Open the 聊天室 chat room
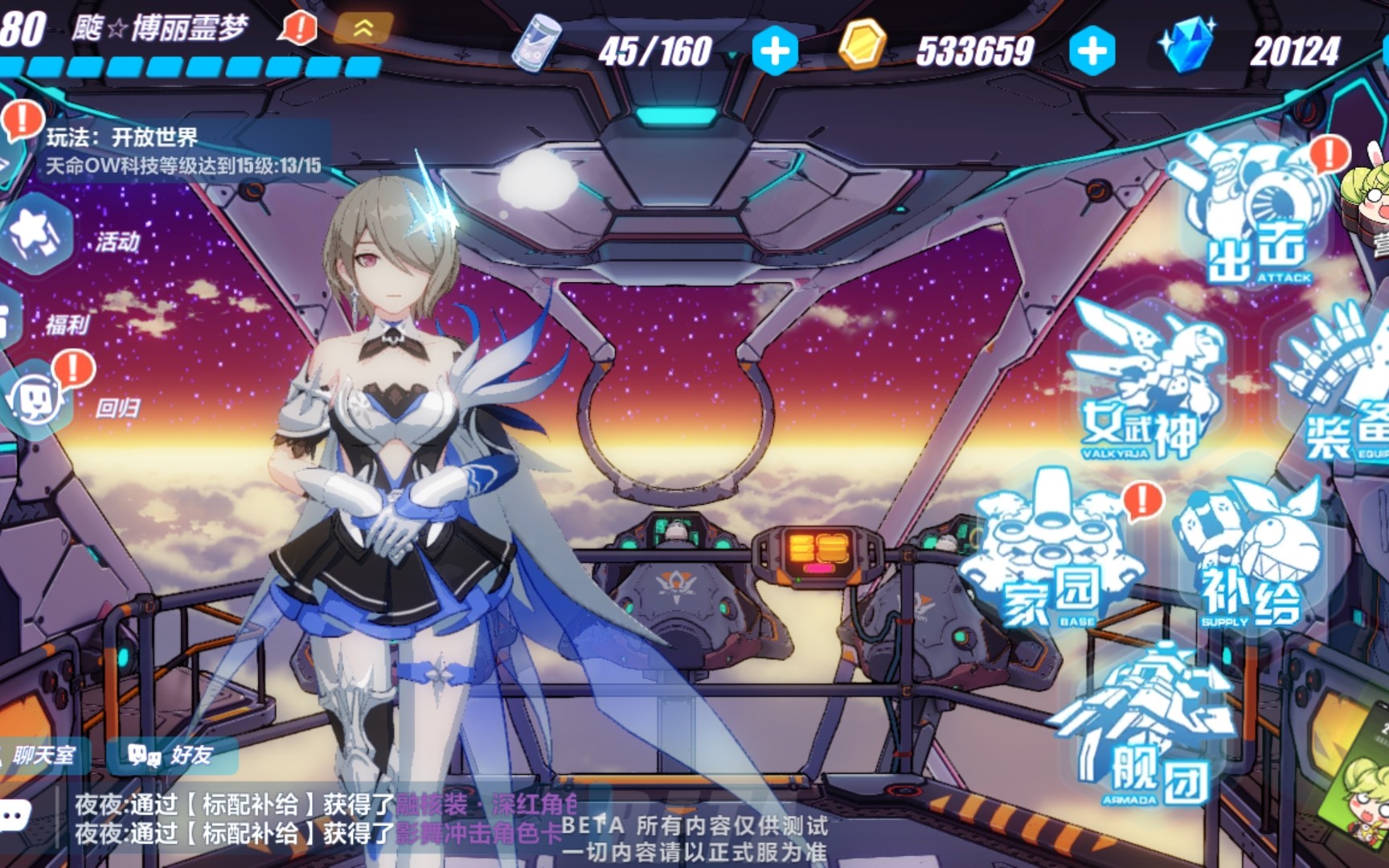 click(x=42, y=755)
